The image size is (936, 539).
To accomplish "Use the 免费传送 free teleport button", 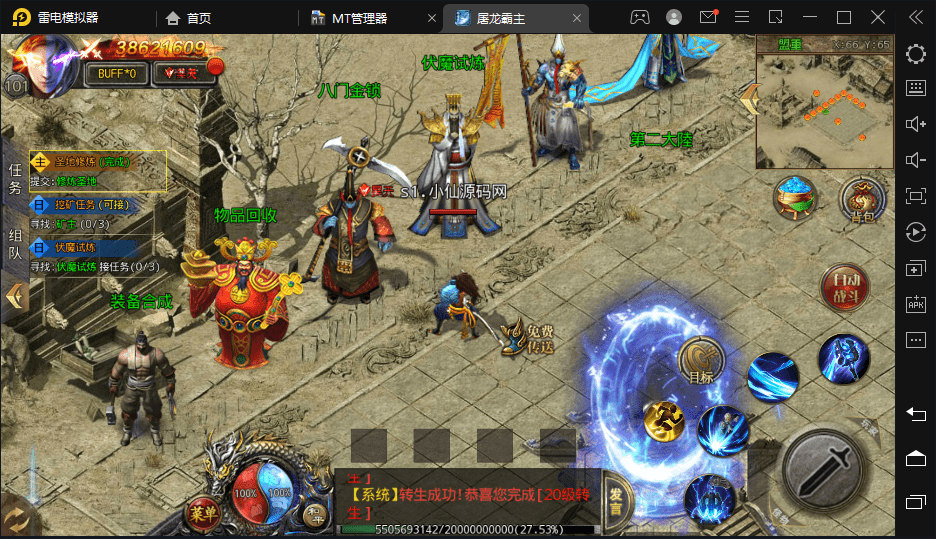I will click(529, 338).
